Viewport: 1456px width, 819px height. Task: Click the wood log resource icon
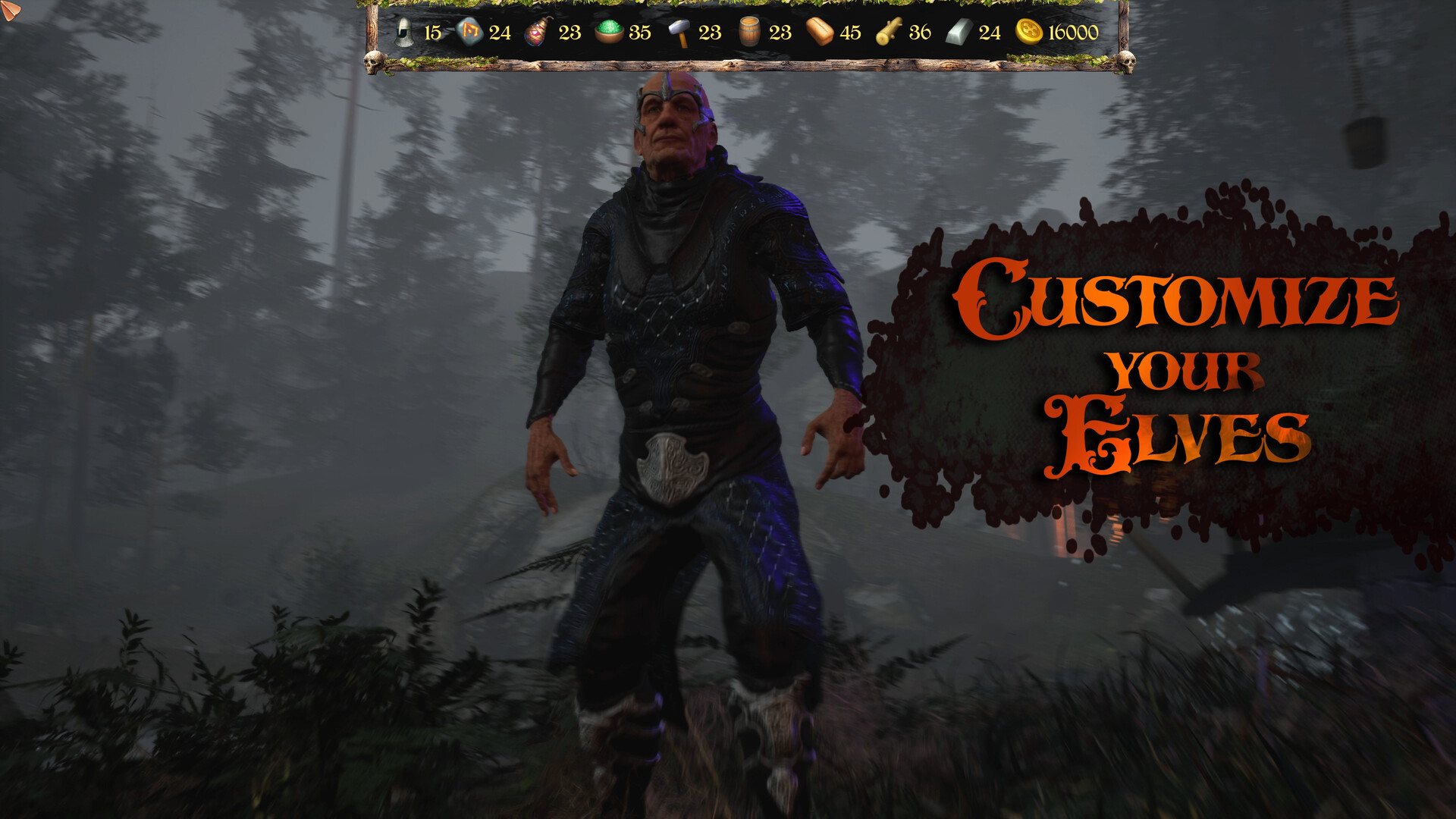pyautogui.click(x=888, y=33)
